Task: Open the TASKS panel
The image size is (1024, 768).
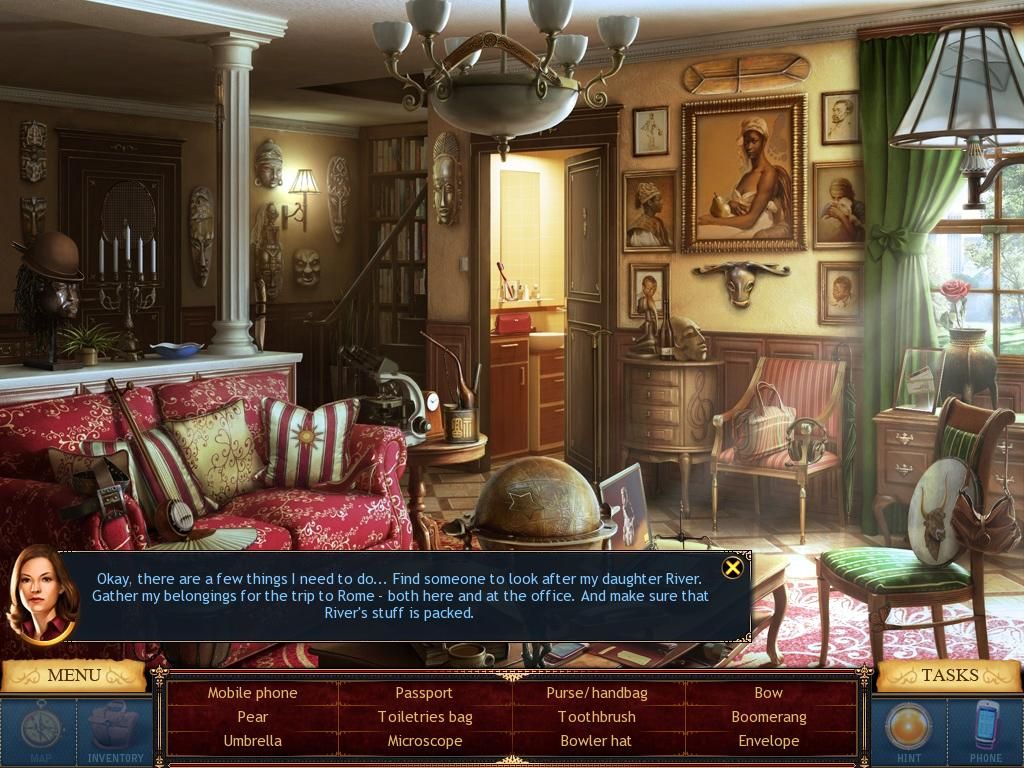Action: (x=949, y=675)
